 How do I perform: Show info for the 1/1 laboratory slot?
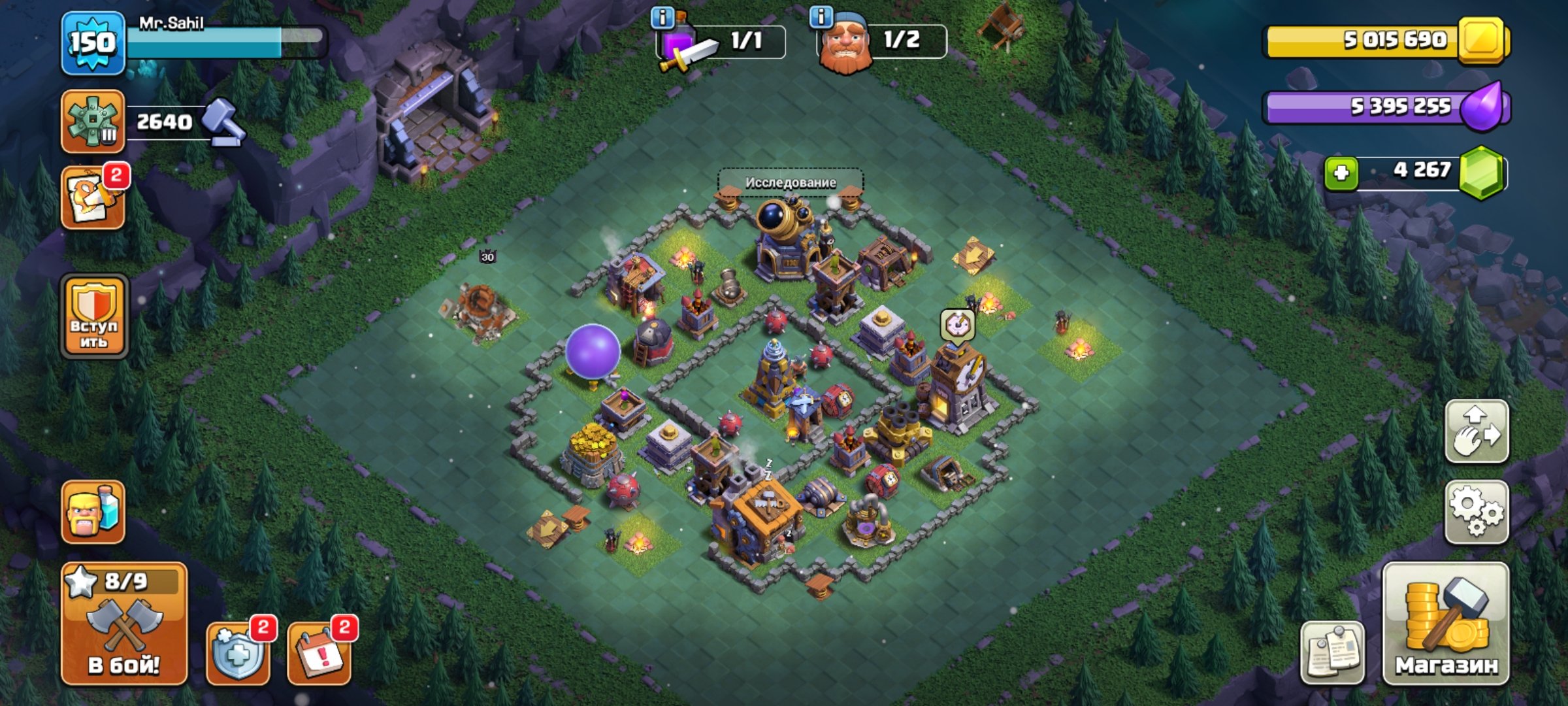[662, 18]
